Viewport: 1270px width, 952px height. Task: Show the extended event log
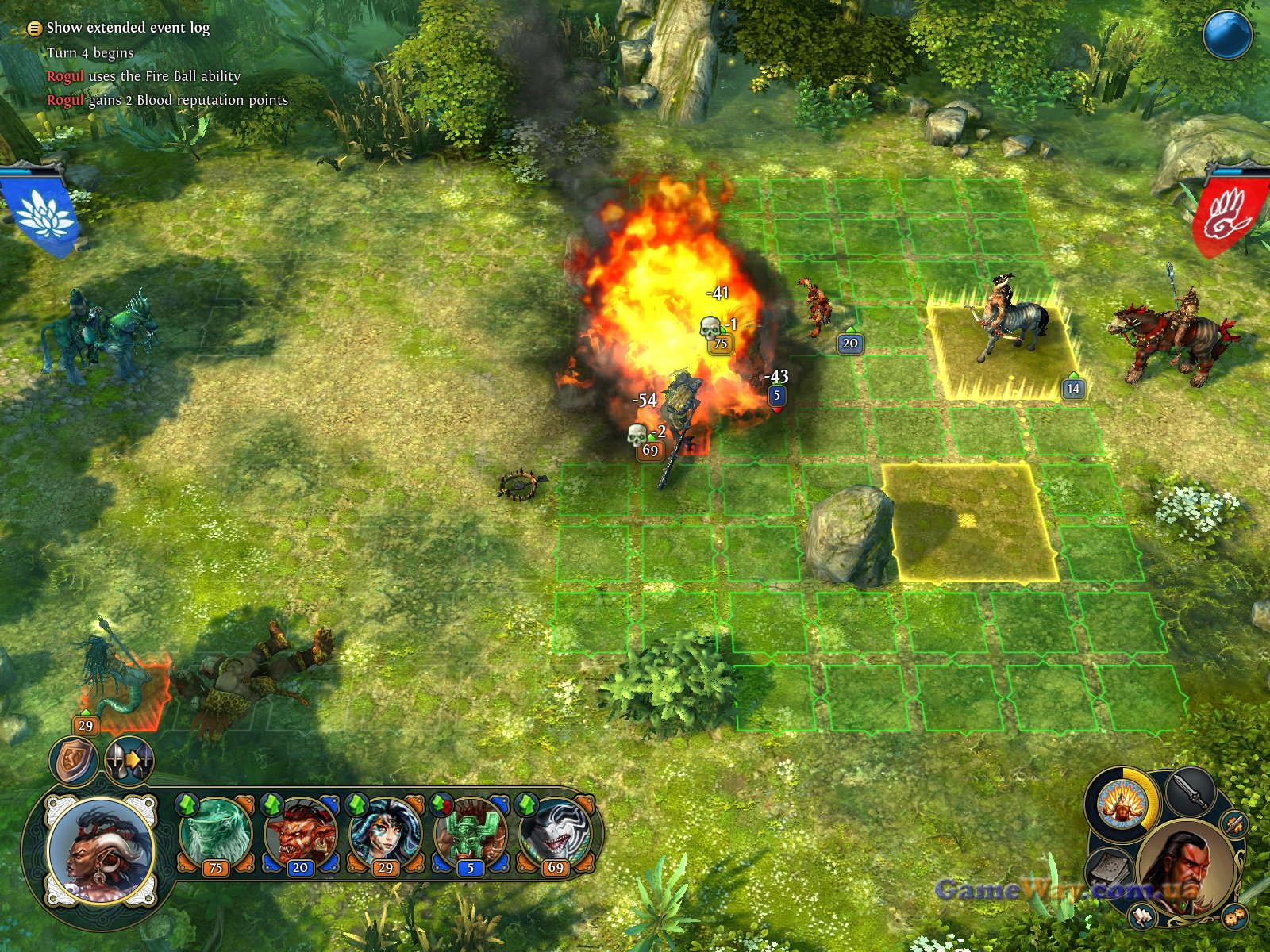pos(127,28)
